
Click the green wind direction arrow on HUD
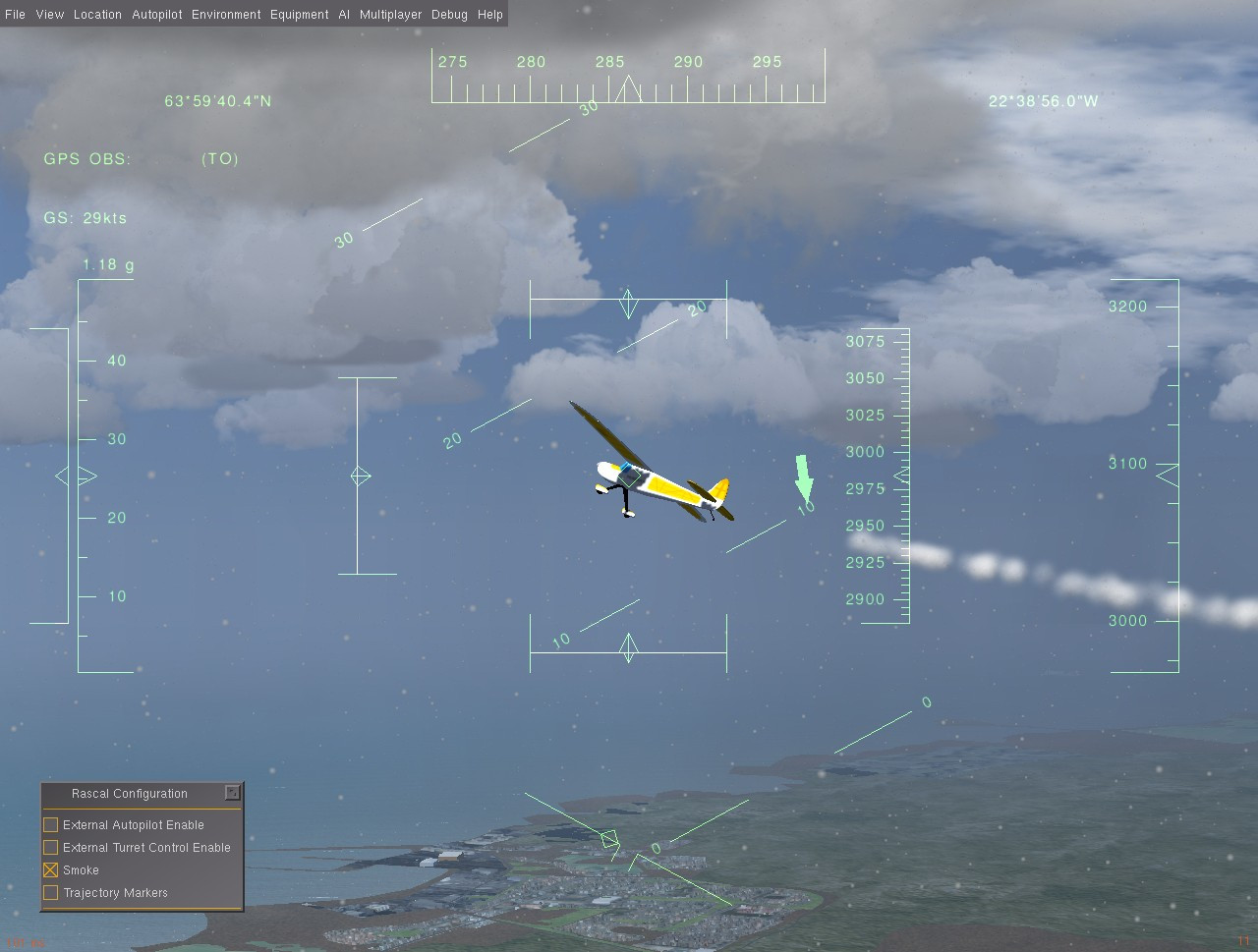tap(803, 476)
